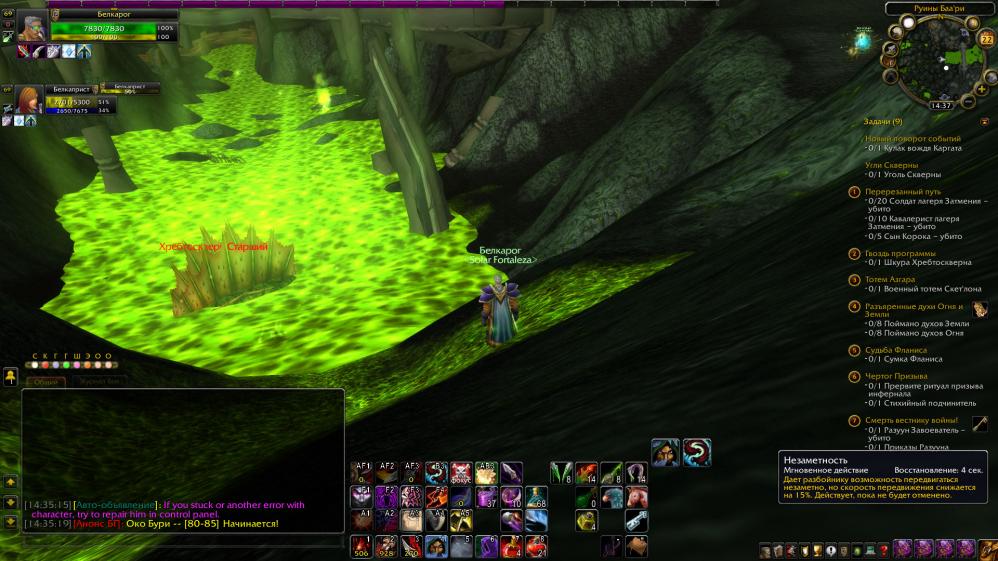Activate ability in action slot 1 showing 506
The height and width of the screenshot is (561, 998).
[364, 546]
